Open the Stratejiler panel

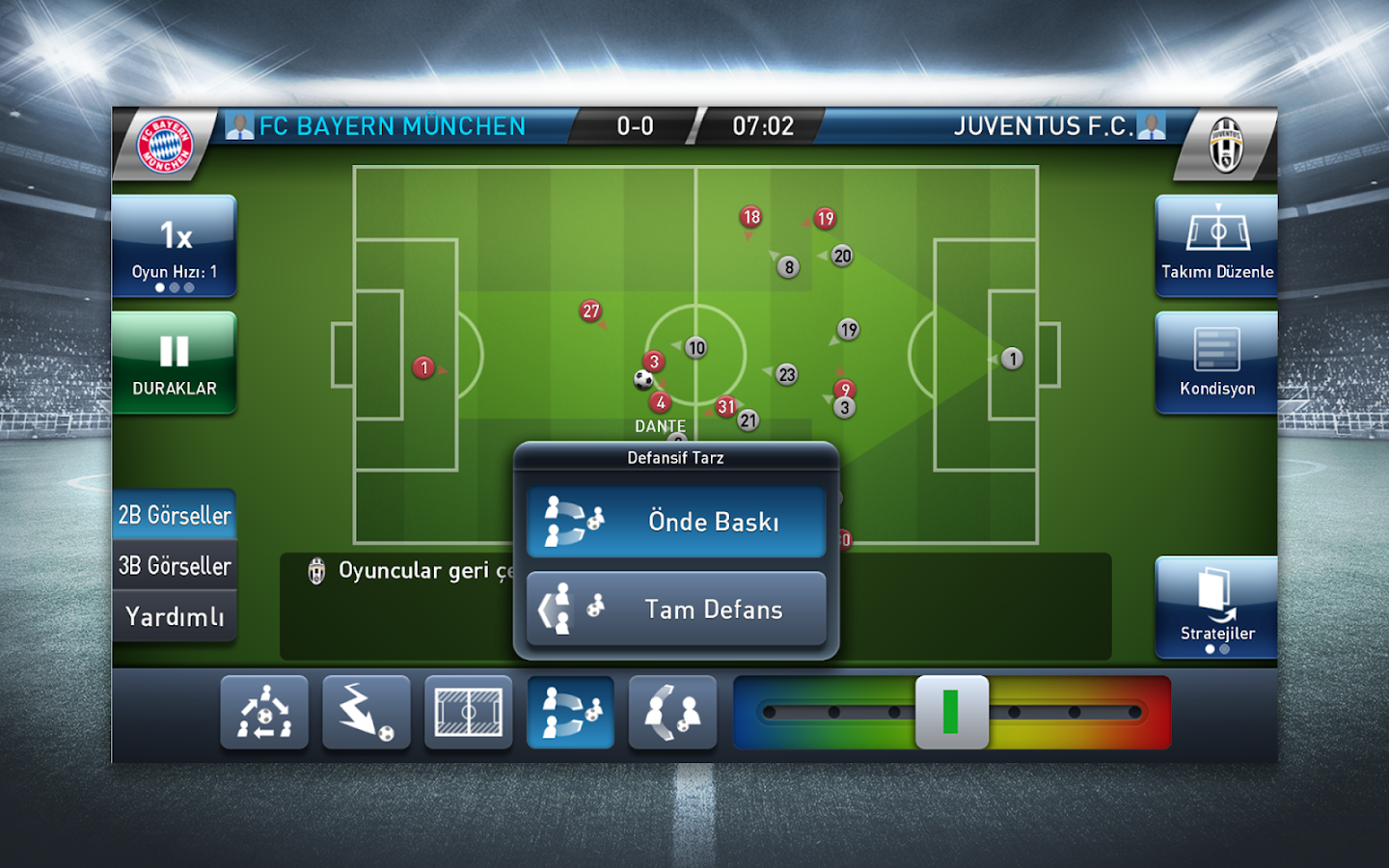(1216, 608)
